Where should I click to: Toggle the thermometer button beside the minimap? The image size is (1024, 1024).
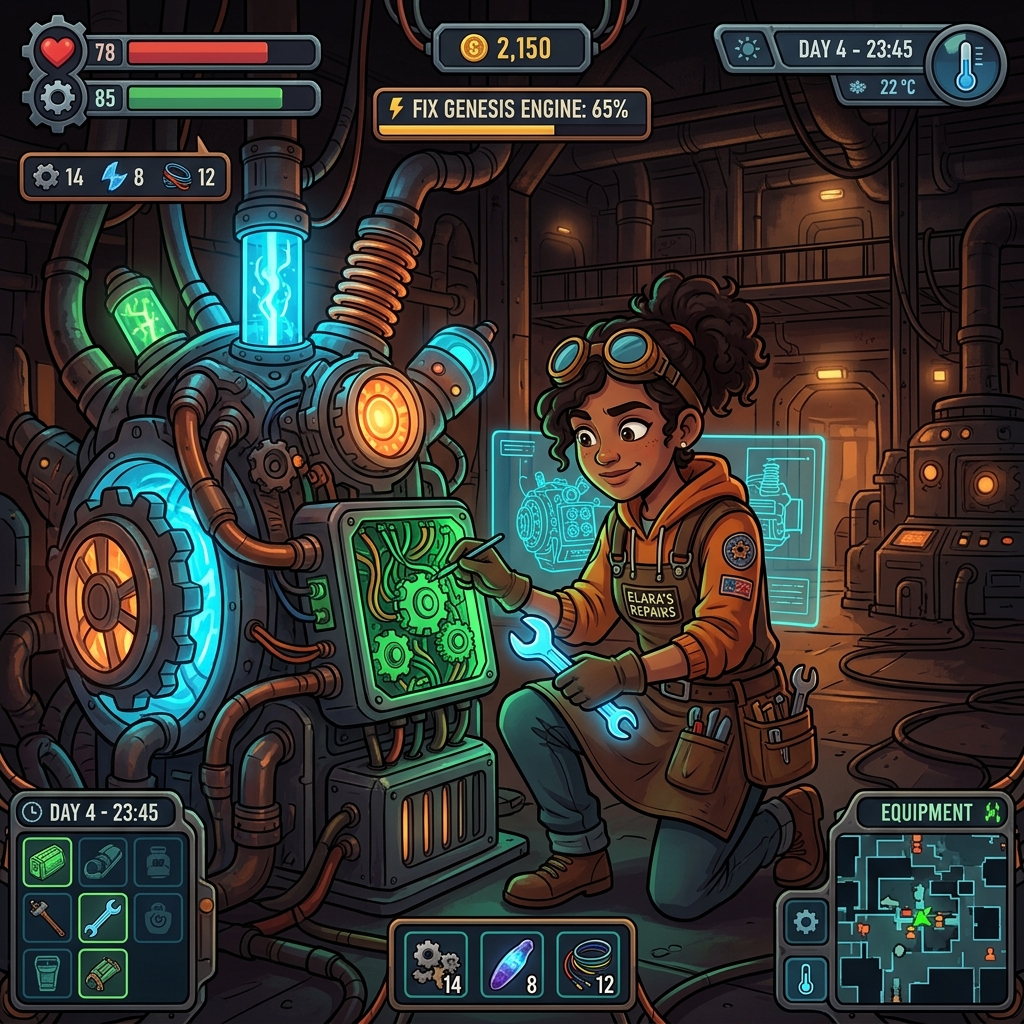coord(805,977)
